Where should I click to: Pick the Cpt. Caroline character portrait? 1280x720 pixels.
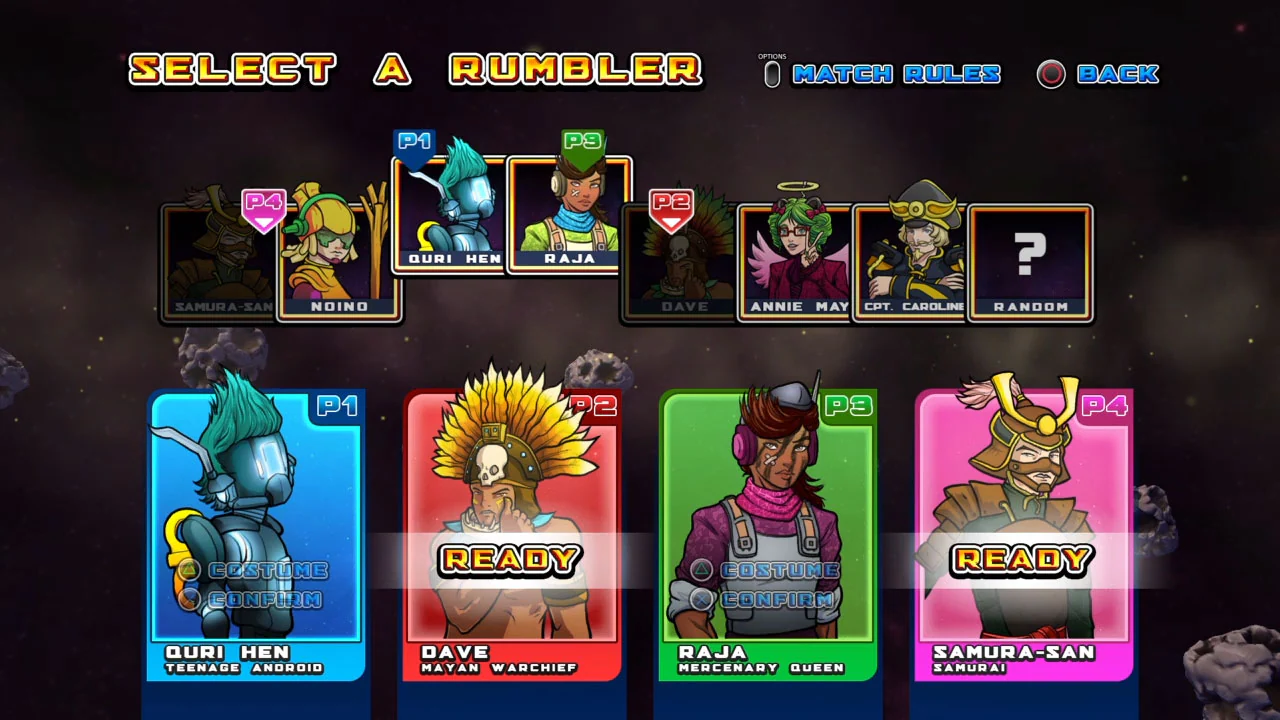(x=911, y=260)
